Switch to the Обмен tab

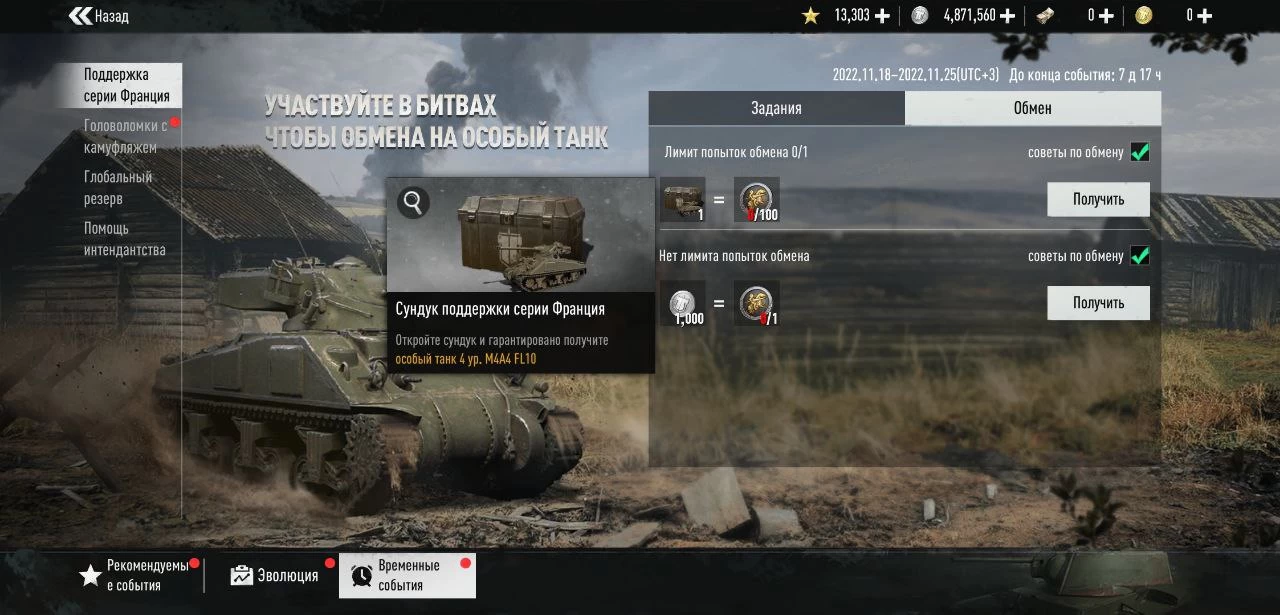pos(1032,108)
